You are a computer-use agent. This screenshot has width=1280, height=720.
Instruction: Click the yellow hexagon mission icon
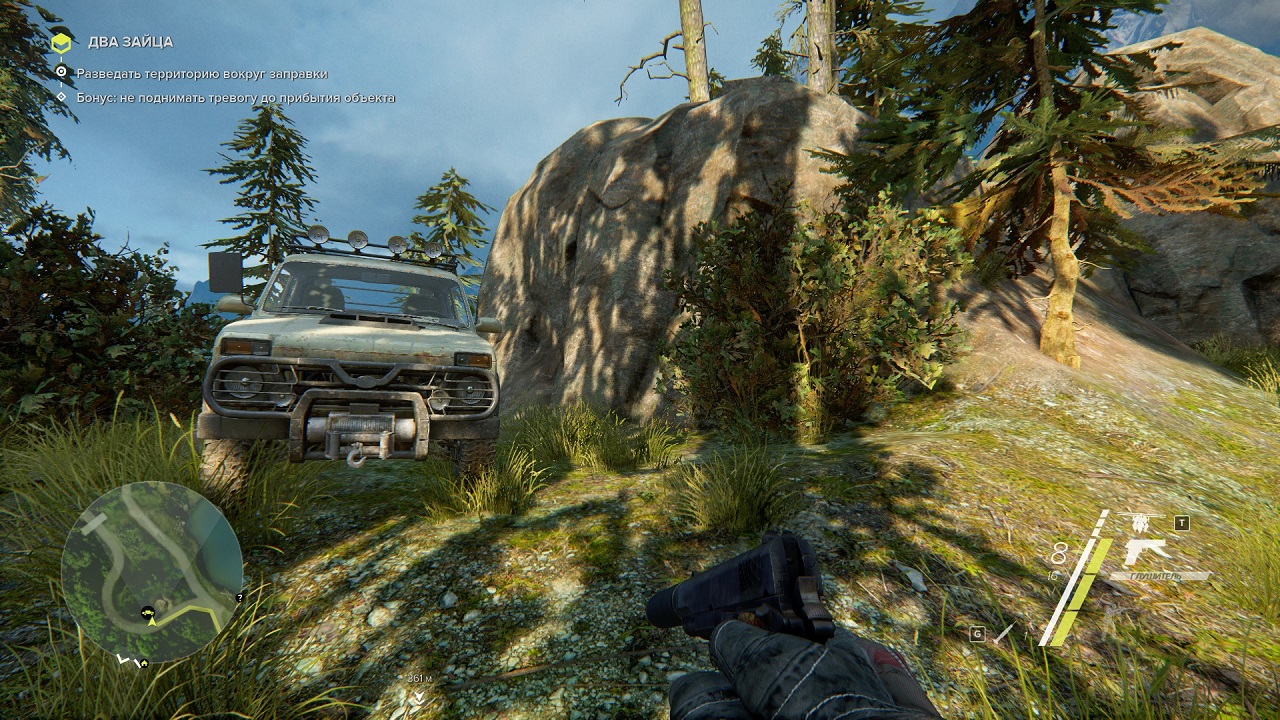click(61, 42)
